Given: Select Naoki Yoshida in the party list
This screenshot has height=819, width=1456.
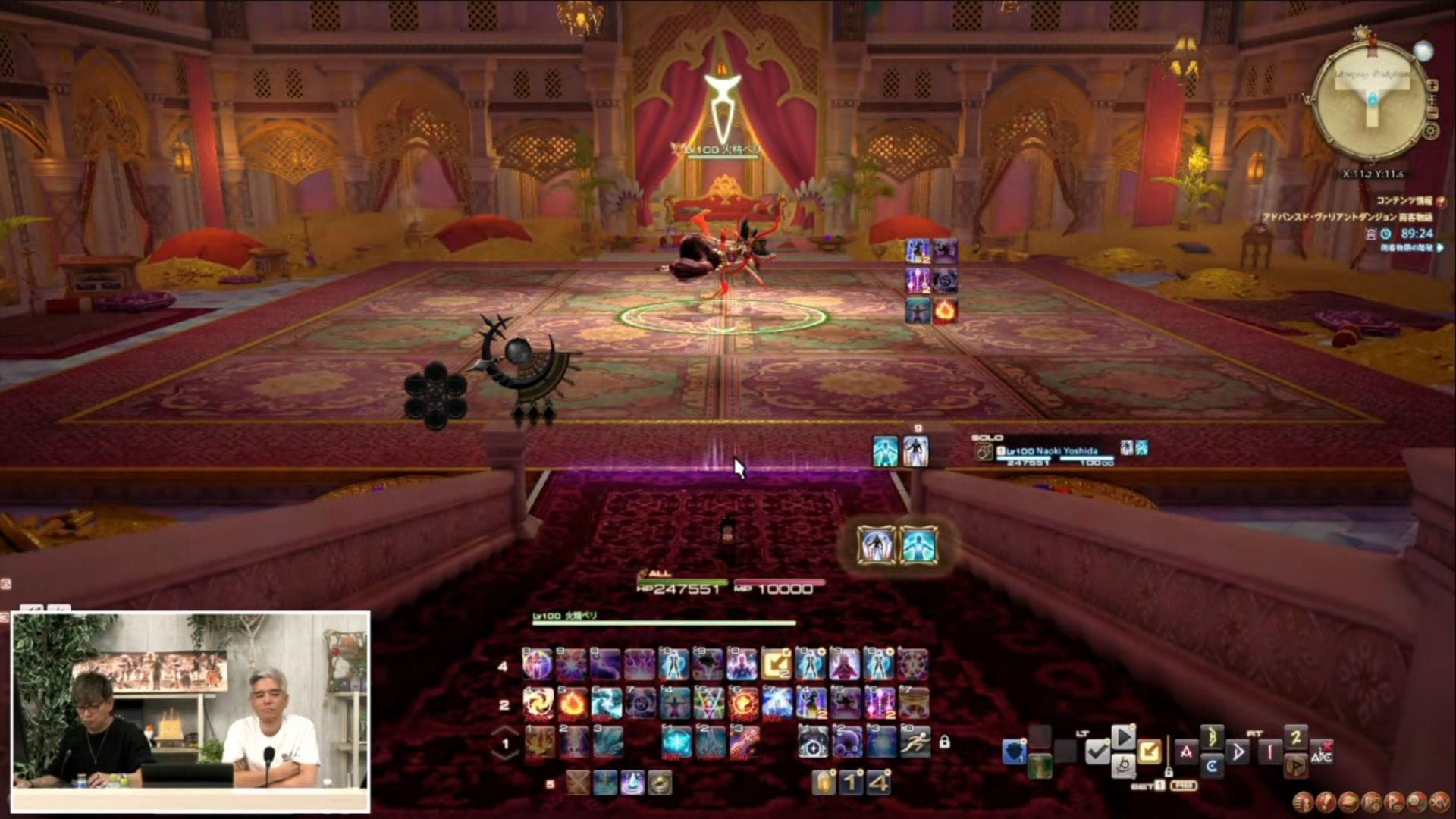Looking at the screenshot, I should coord(1054,451).
